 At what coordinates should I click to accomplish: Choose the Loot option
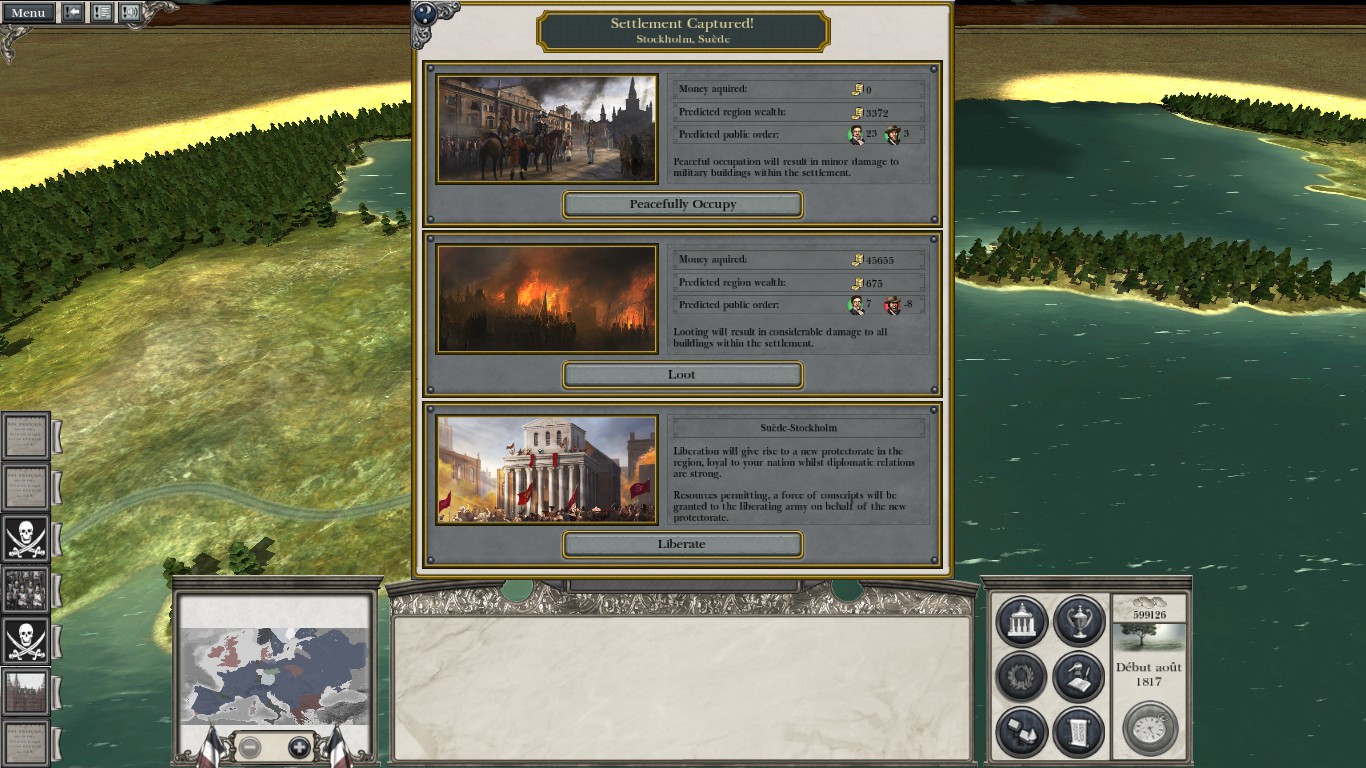(x=683, y=375)
